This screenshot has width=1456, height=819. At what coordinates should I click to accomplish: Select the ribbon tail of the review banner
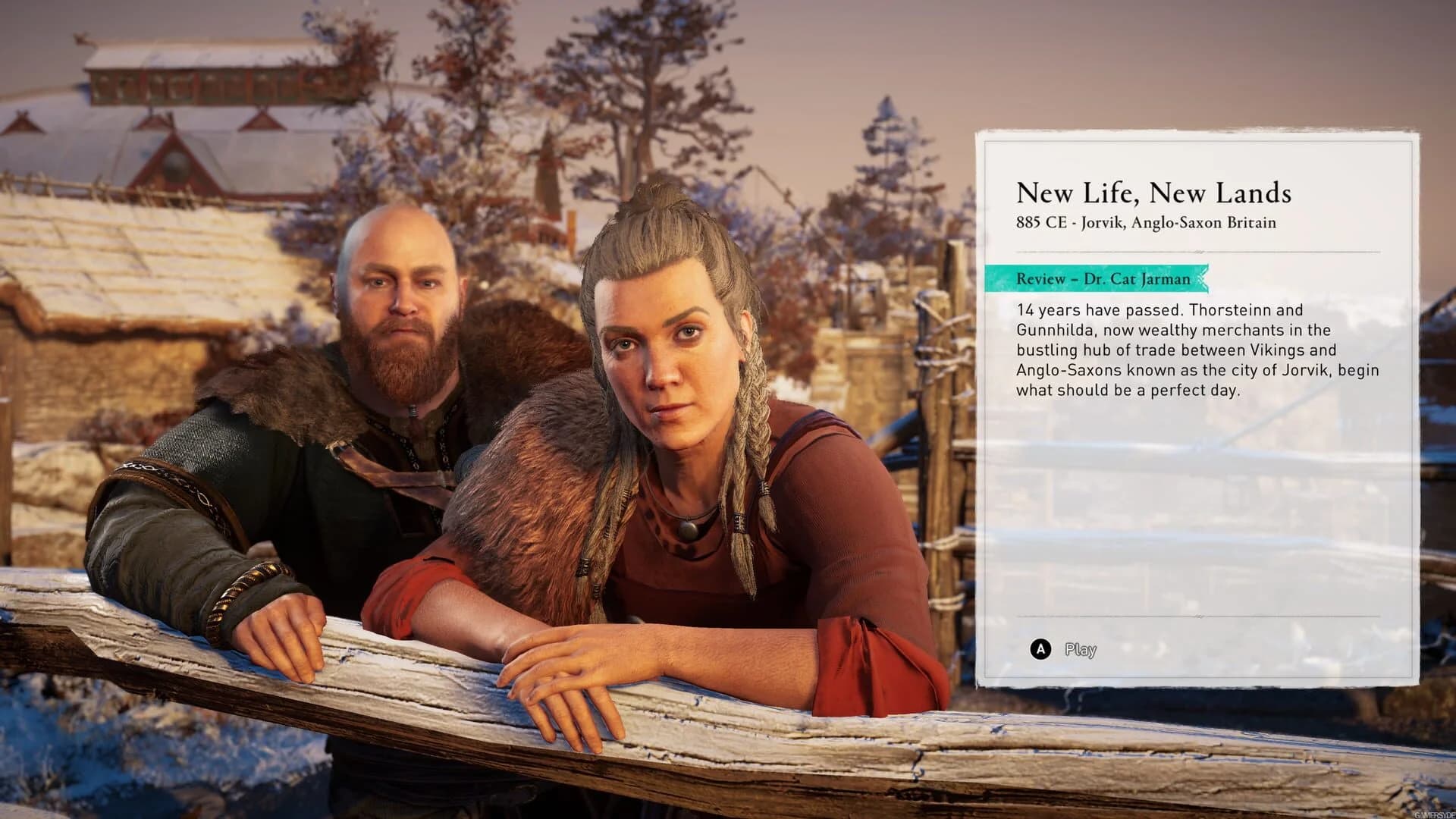pos(1203,279)
